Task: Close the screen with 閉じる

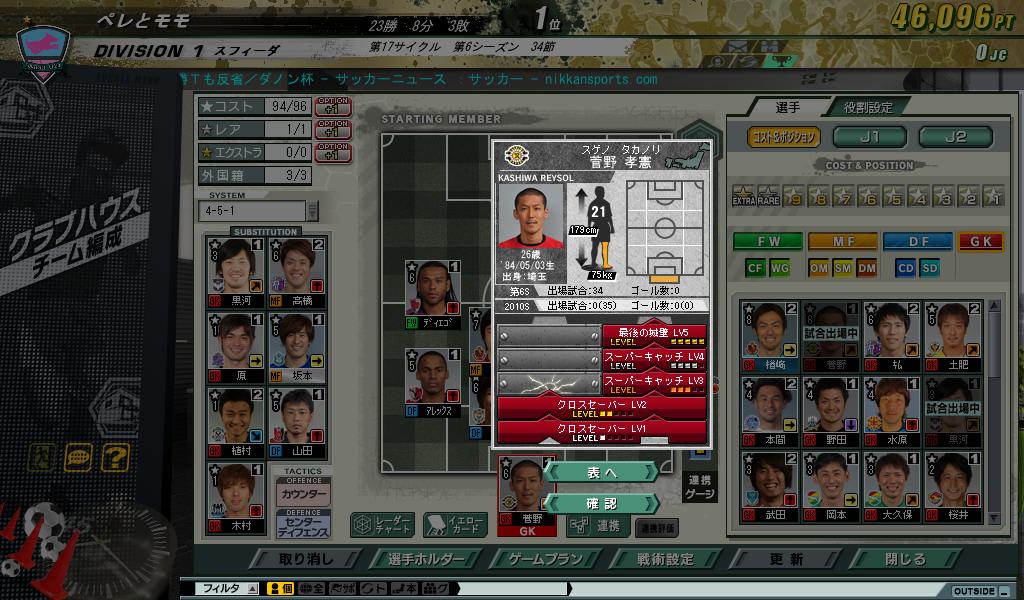Action: [905, 559]
